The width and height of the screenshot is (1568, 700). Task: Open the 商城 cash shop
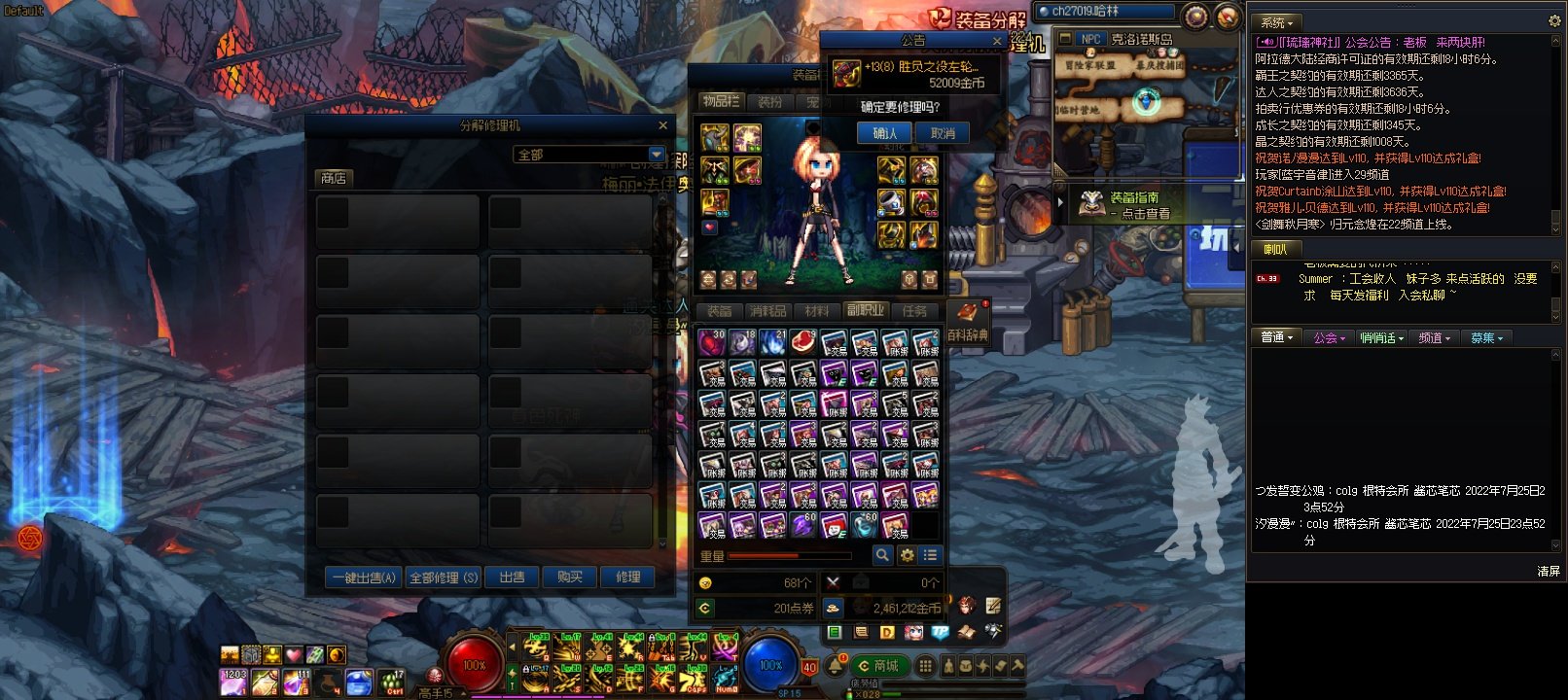(x=878, y=666)
